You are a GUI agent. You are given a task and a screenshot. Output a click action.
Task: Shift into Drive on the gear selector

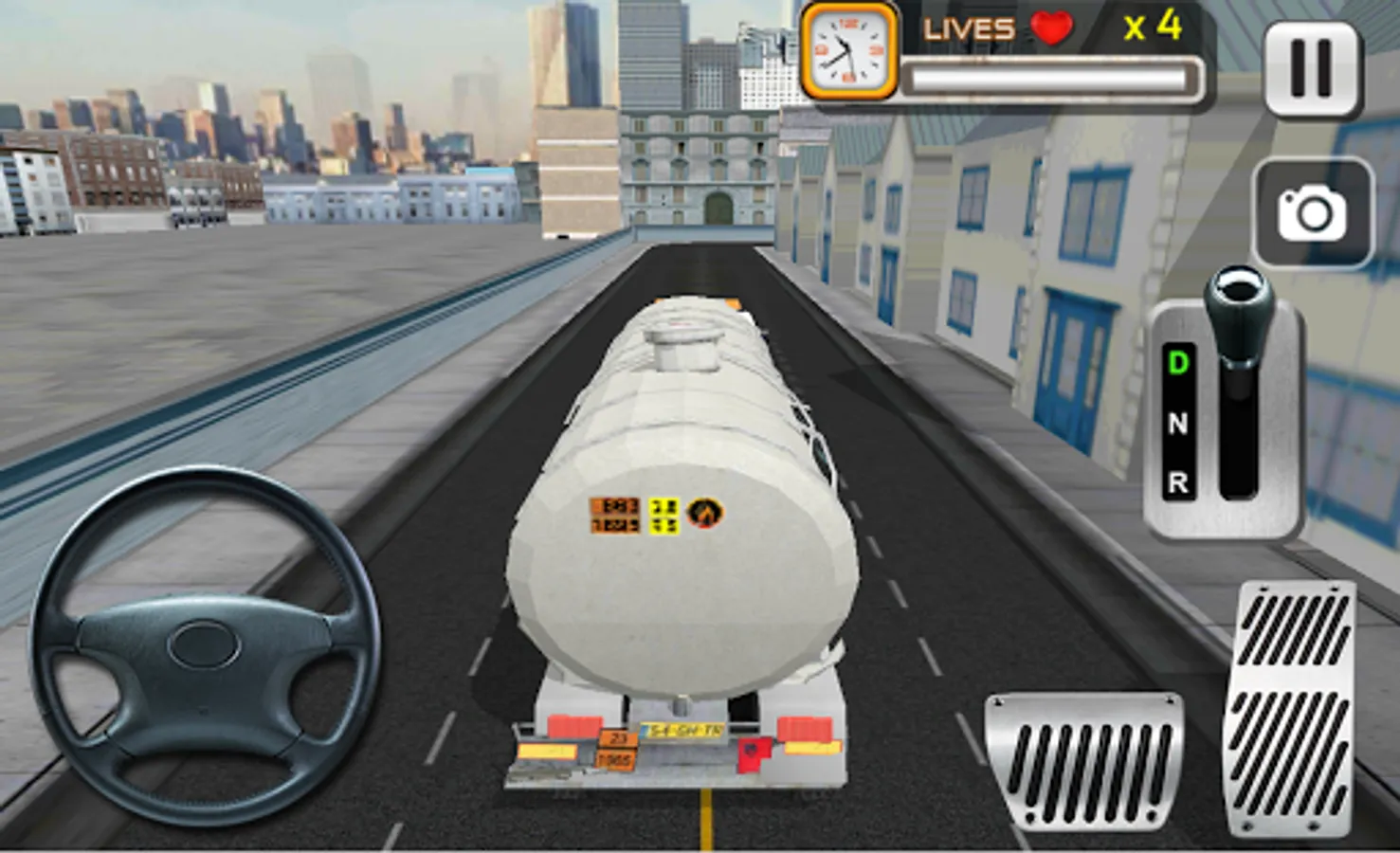(1177, 363)
